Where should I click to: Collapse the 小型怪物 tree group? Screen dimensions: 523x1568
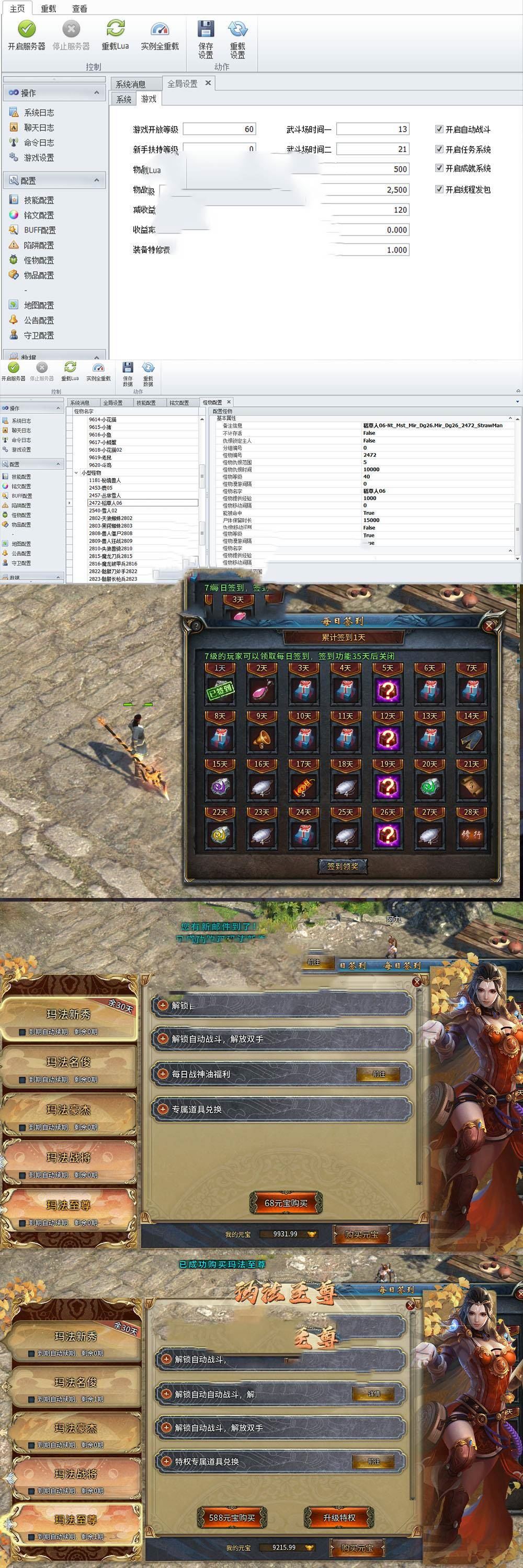76,472
